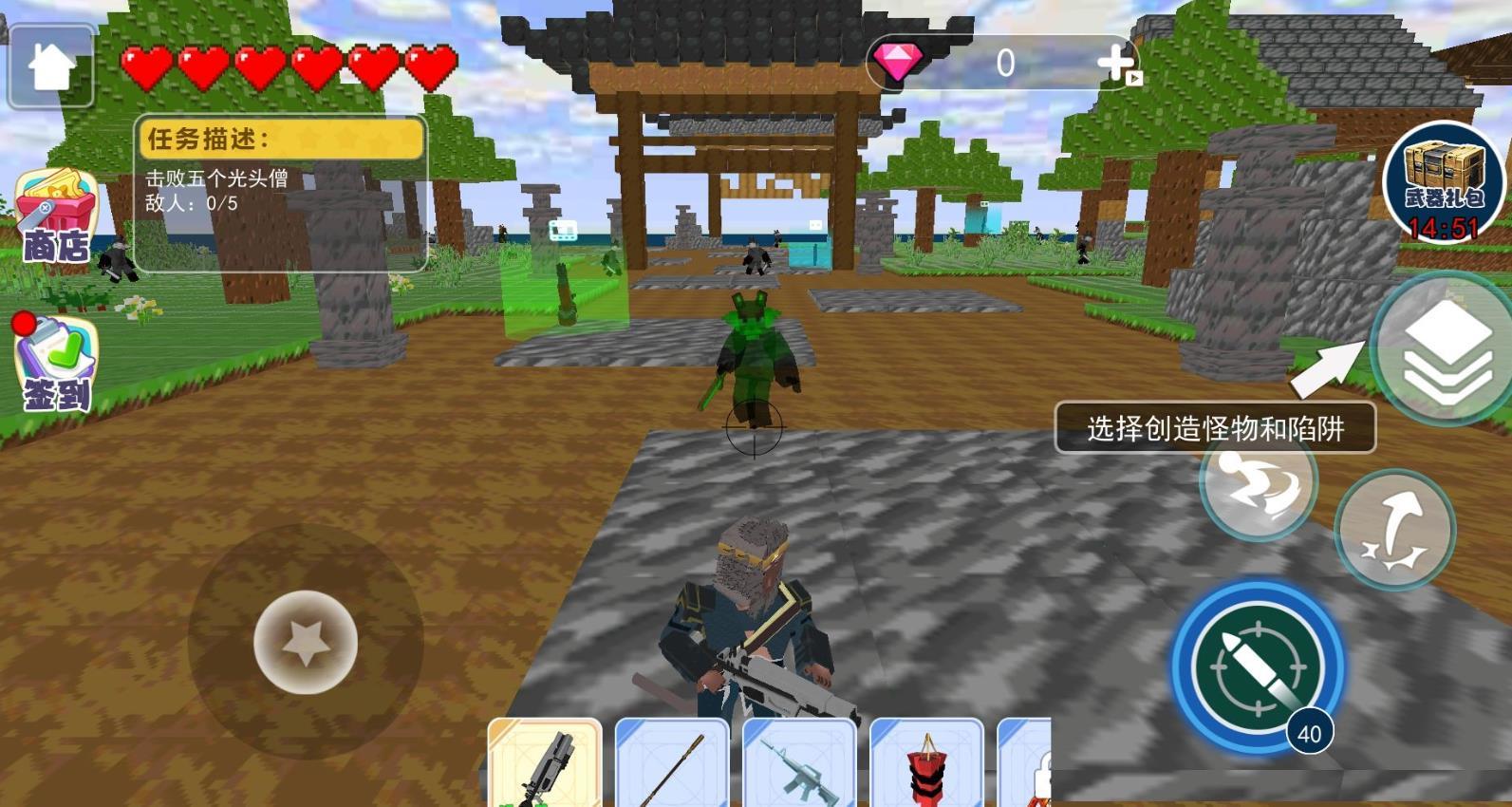Tap the ammo count 40 badge
This screenshot has height=807, width=1512.
tap(1307, 733)
